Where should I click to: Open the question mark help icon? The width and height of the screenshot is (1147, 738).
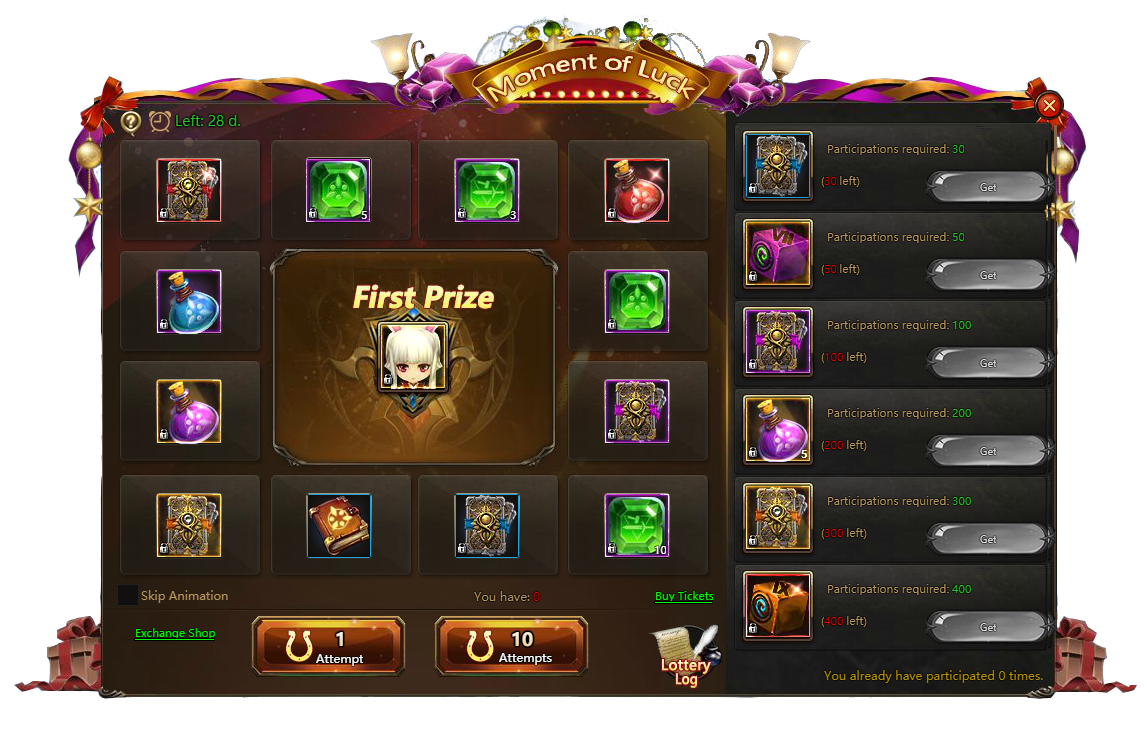(131, 121)
